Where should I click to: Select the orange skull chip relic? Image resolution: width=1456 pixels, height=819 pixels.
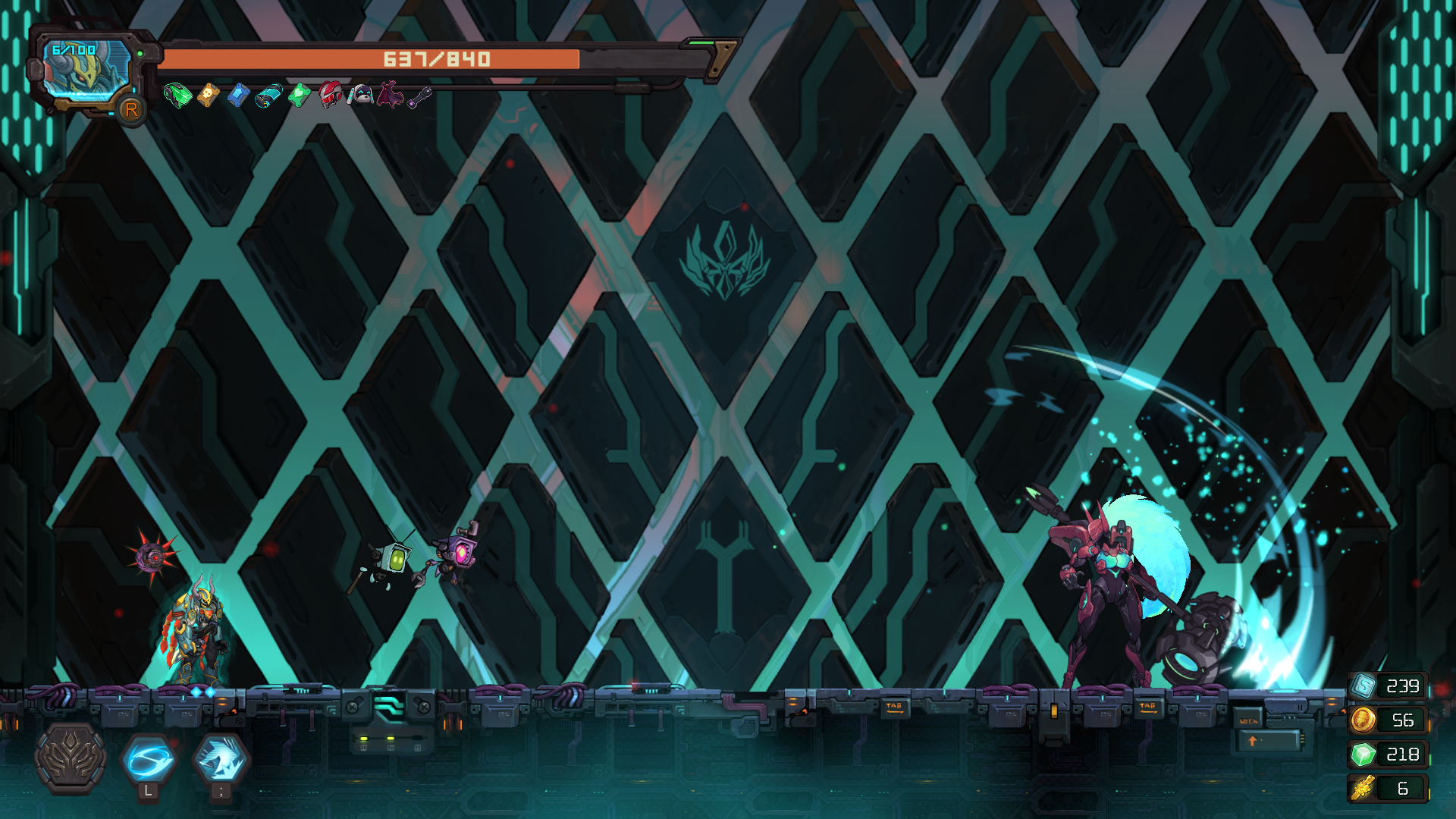coord(208,96)
